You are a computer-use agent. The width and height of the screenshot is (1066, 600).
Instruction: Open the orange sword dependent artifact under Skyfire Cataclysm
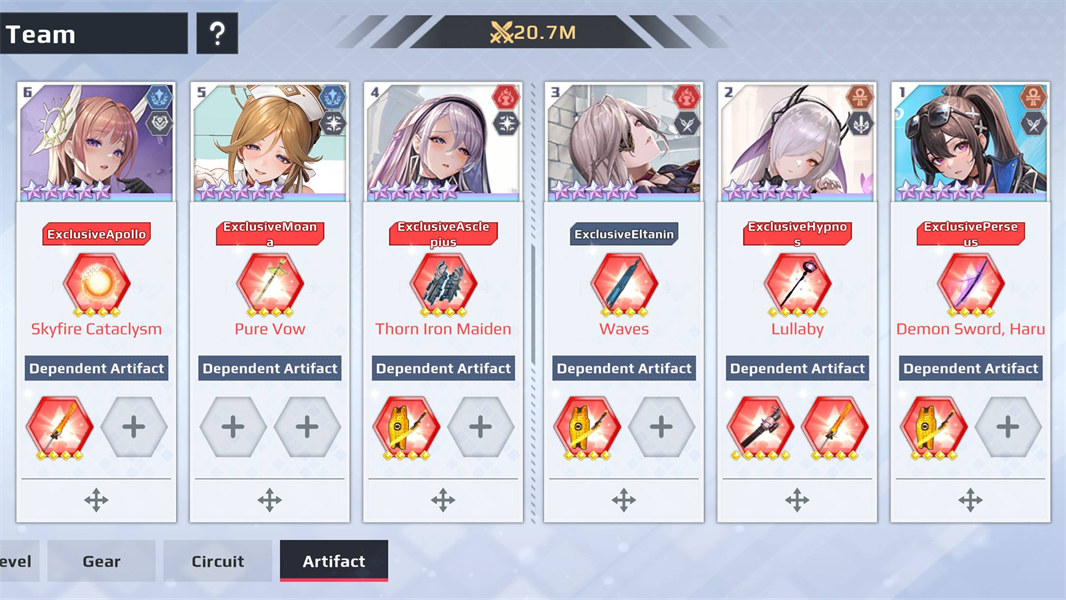pyautogui.click(x=59, y=427)
